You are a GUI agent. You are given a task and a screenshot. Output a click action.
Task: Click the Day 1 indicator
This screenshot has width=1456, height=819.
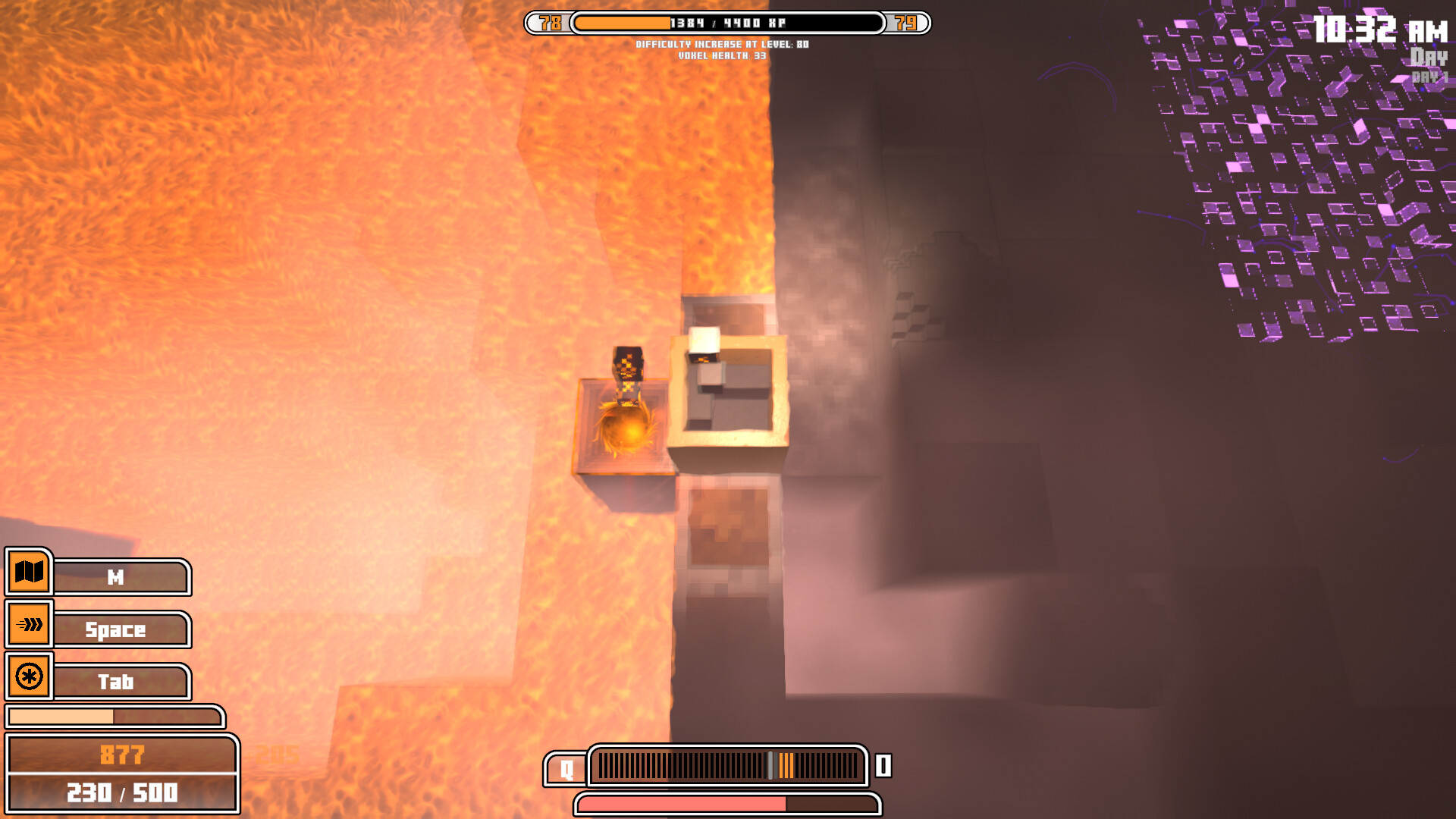1429,74
